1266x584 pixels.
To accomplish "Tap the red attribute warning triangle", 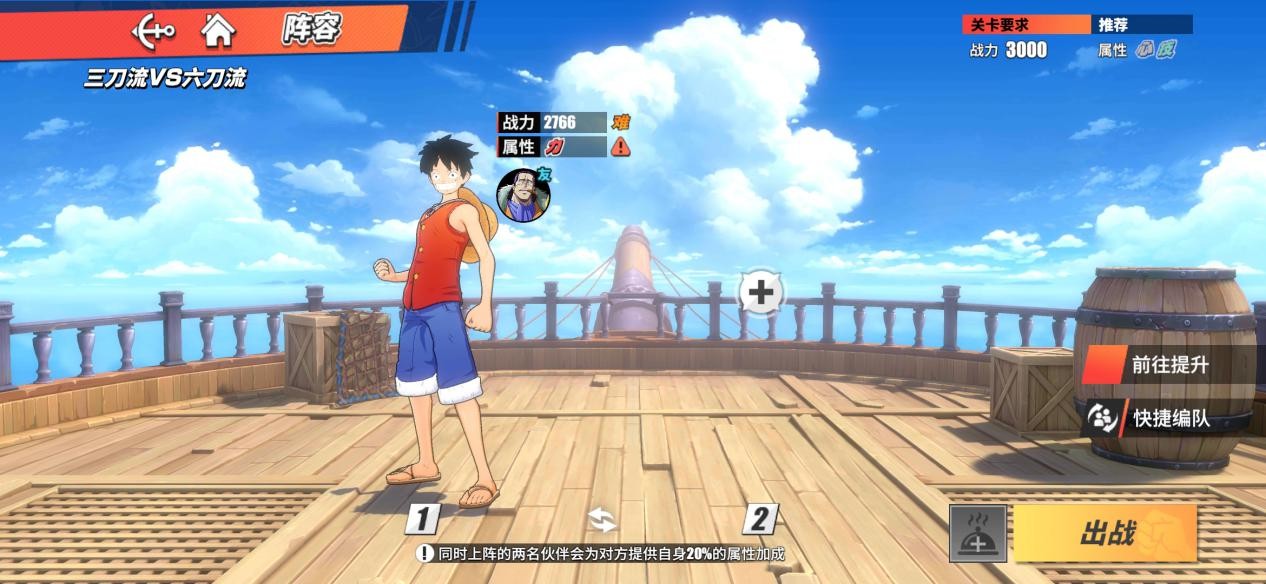I will [x=621, y=147].
